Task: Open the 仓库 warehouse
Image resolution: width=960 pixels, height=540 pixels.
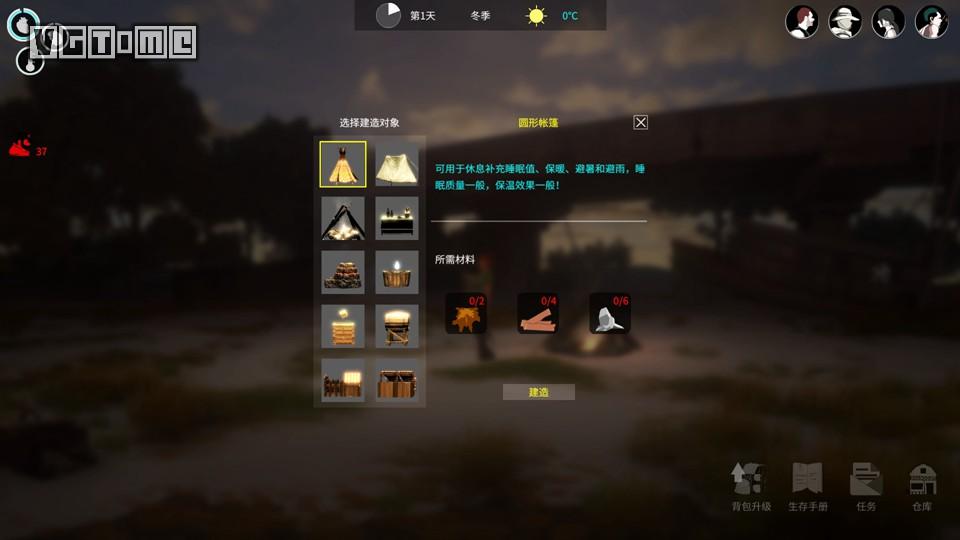Action: click(x=922, y=487)
